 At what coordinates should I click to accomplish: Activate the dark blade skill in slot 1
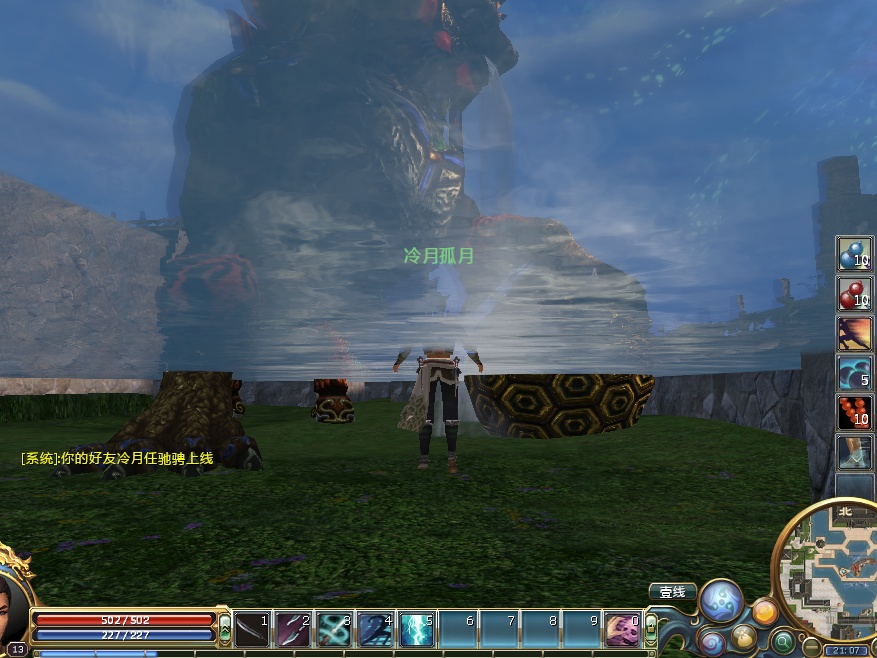pos(252,630)
